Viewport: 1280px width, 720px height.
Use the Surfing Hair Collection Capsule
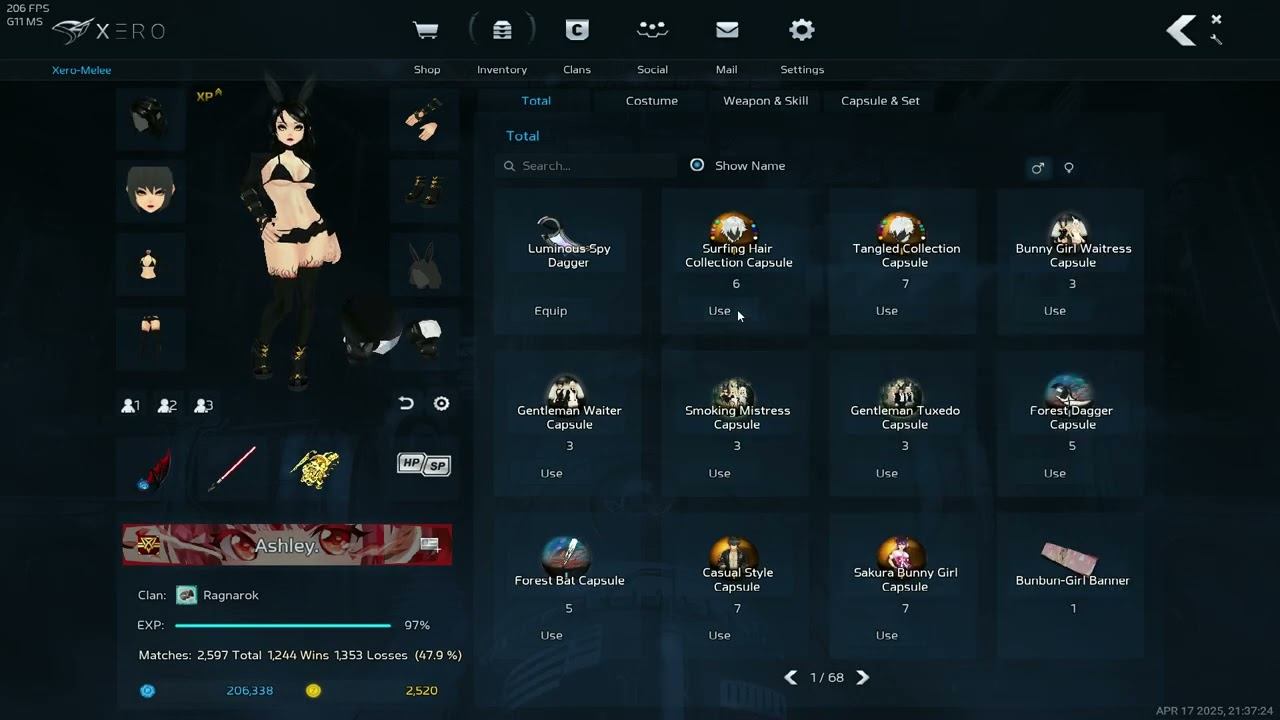[719, 311]
